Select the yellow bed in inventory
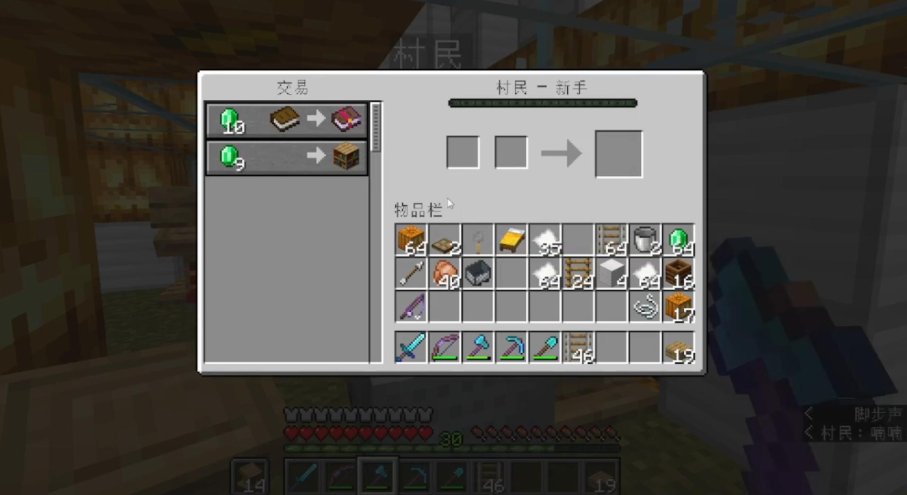The height and width of the screenshot is (495, 907). click(x=512, y=240)
